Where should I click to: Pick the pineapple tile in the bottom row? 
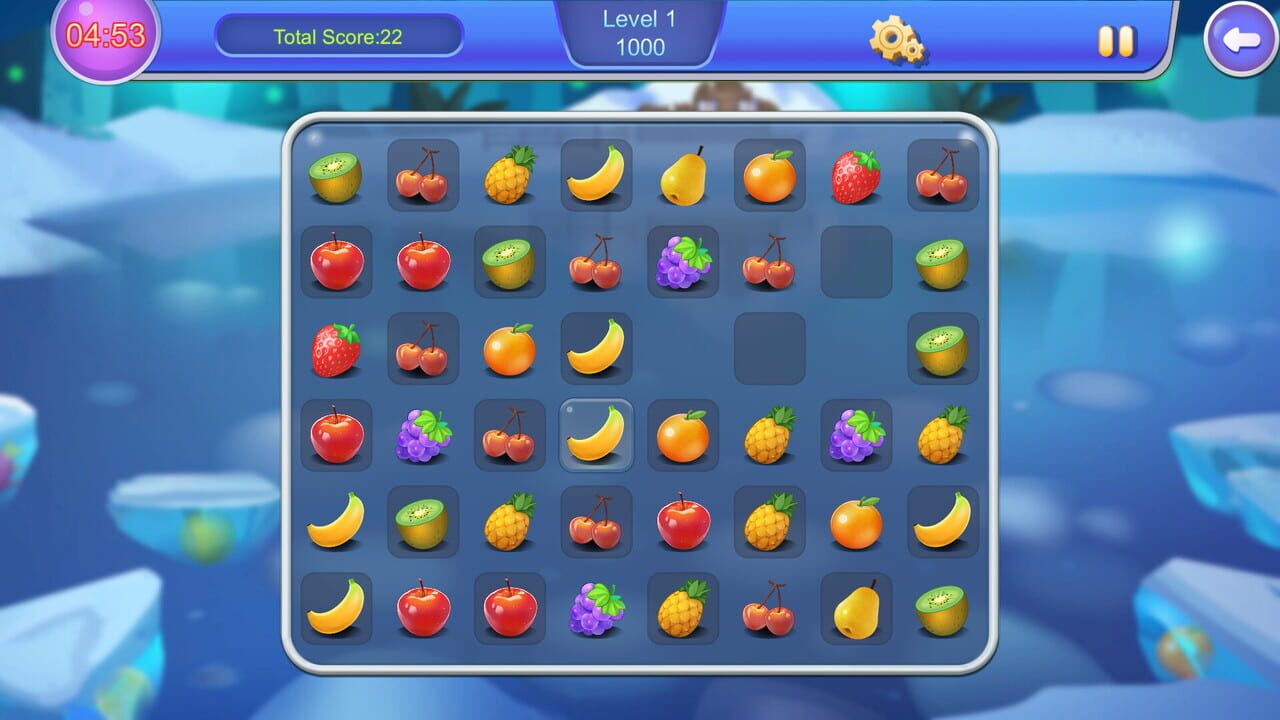tap(684, 608)
